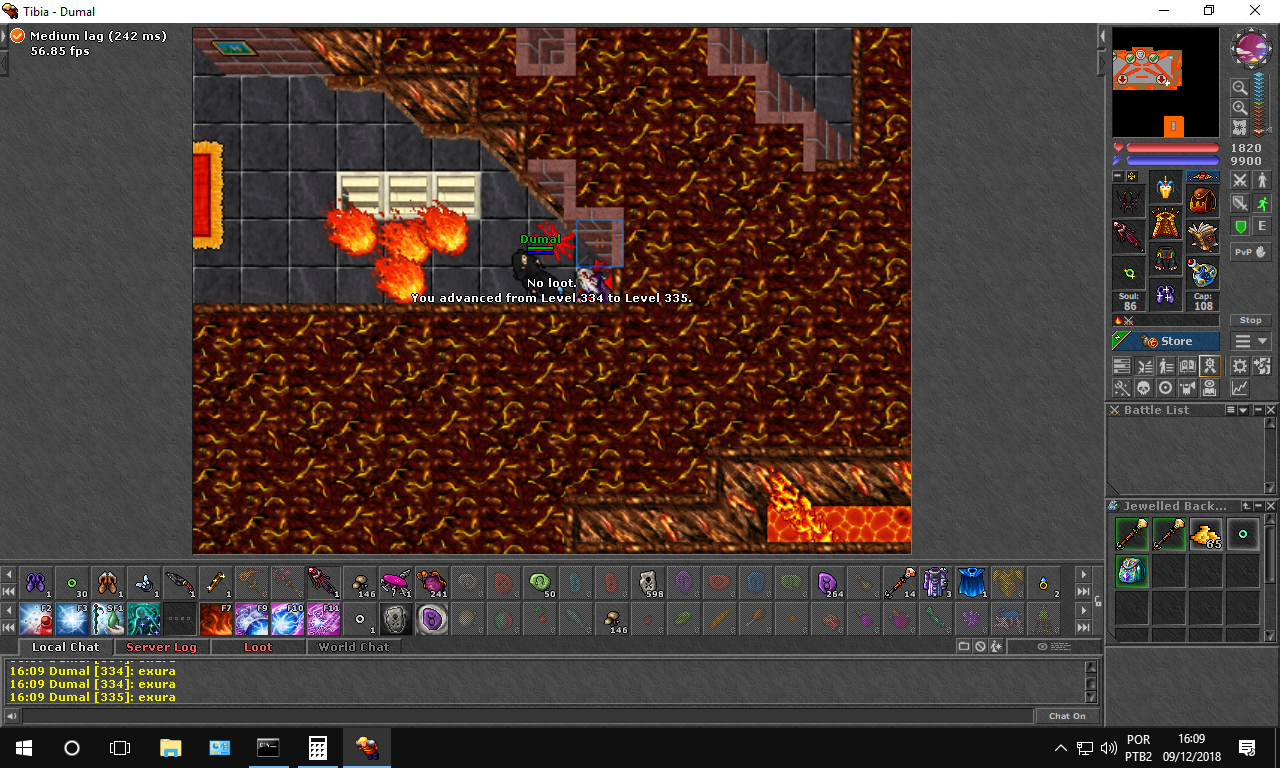Minimize the Tibia window
Screen dimensions: 1280x768
1164,11
